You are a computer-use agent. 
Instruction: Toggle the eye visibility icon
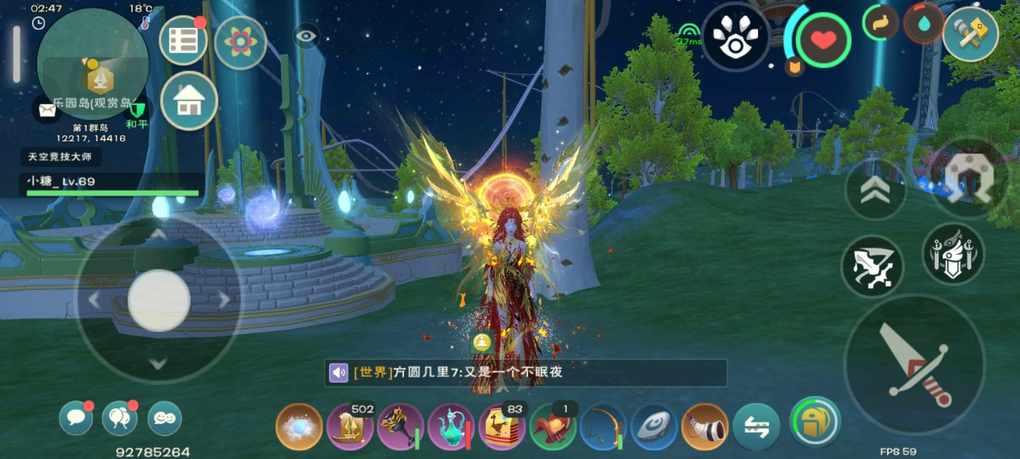point(307,37)
